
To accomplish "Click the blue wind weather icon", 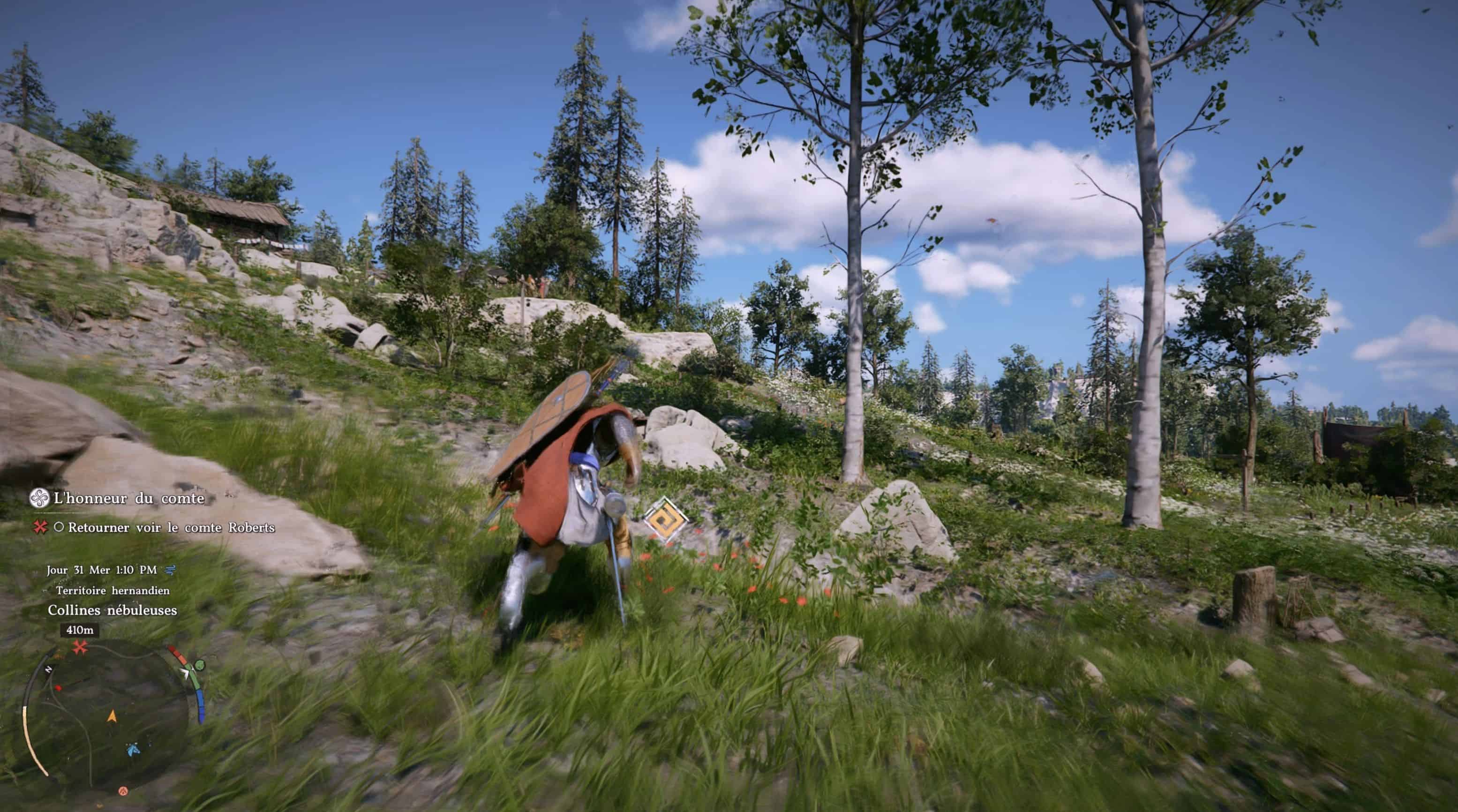I will tap(169, 570).
